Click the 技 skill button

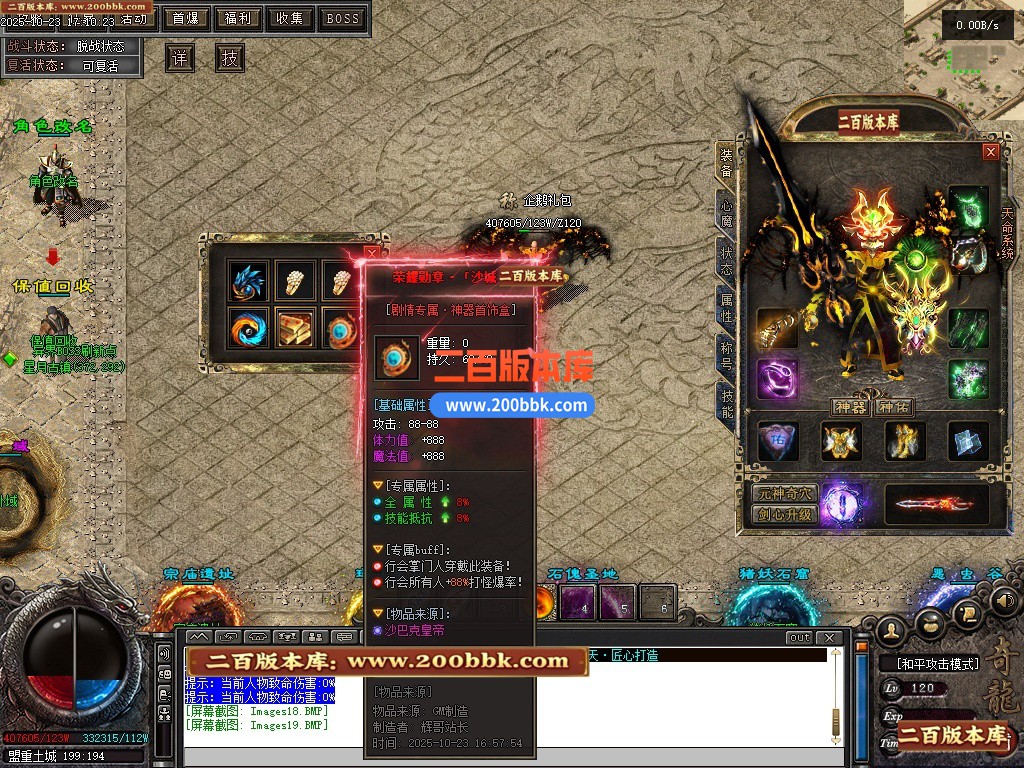coord(230,58)
